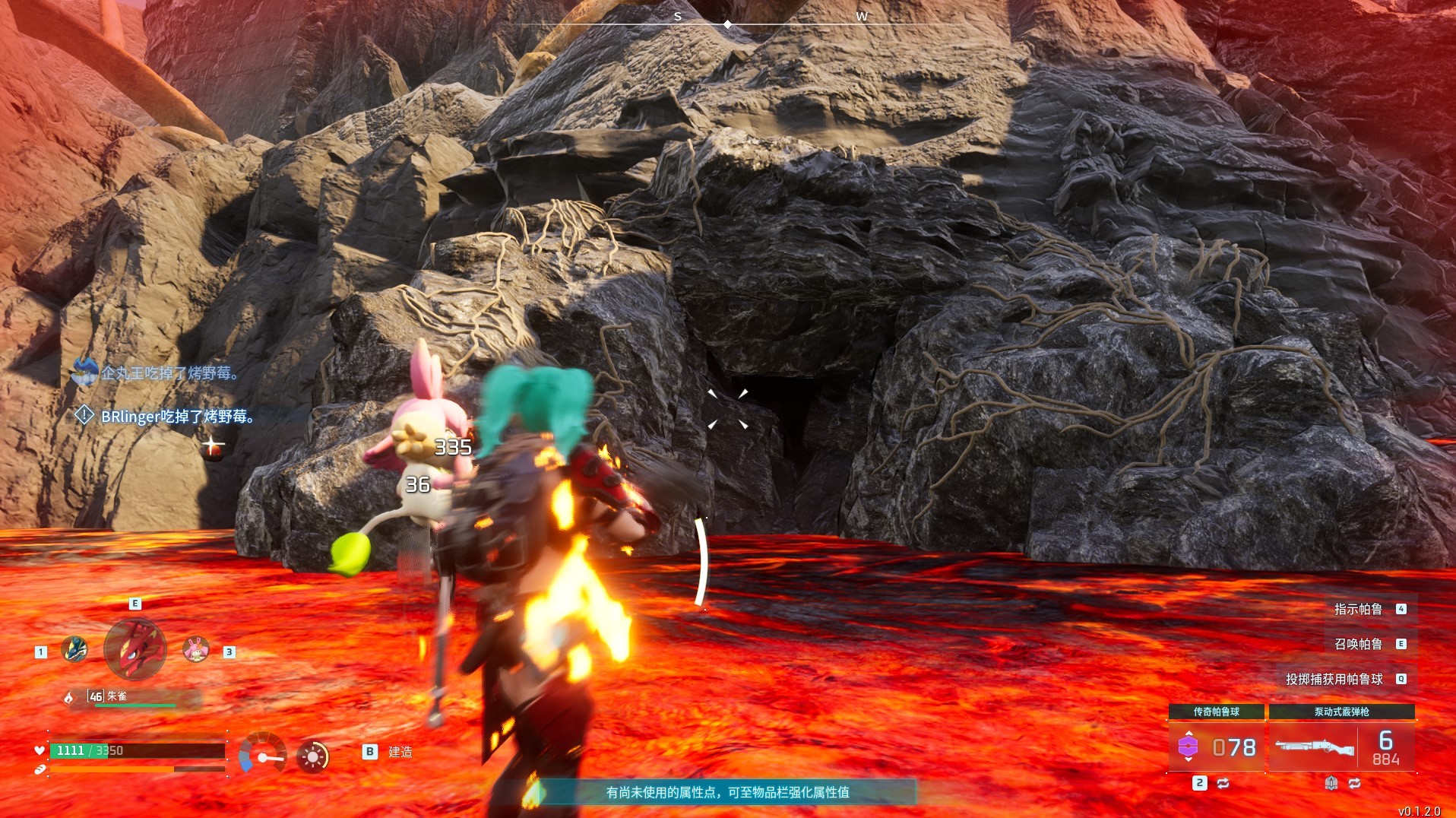The image size is (1456, 818).
Task: Click the fire element icon beside 朱雀
Action: (x=70, y=697)
